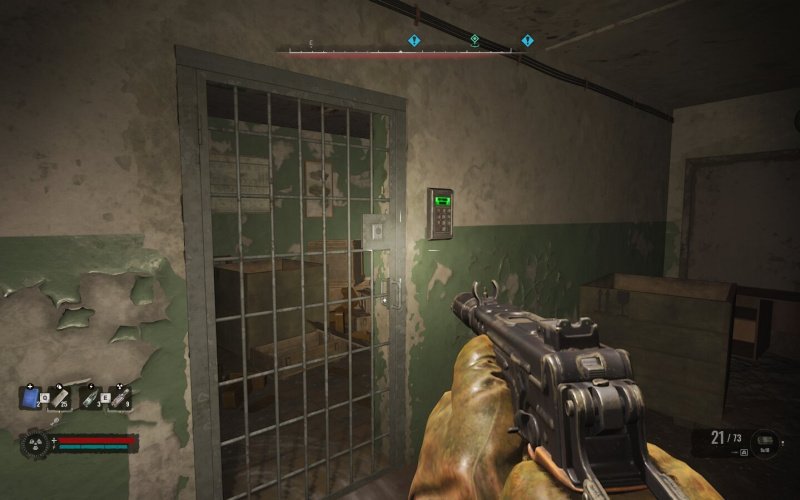Click the green objective marker on compass
Image resolution: width=800 pixels, height=500 pixels.
point(475,41)
